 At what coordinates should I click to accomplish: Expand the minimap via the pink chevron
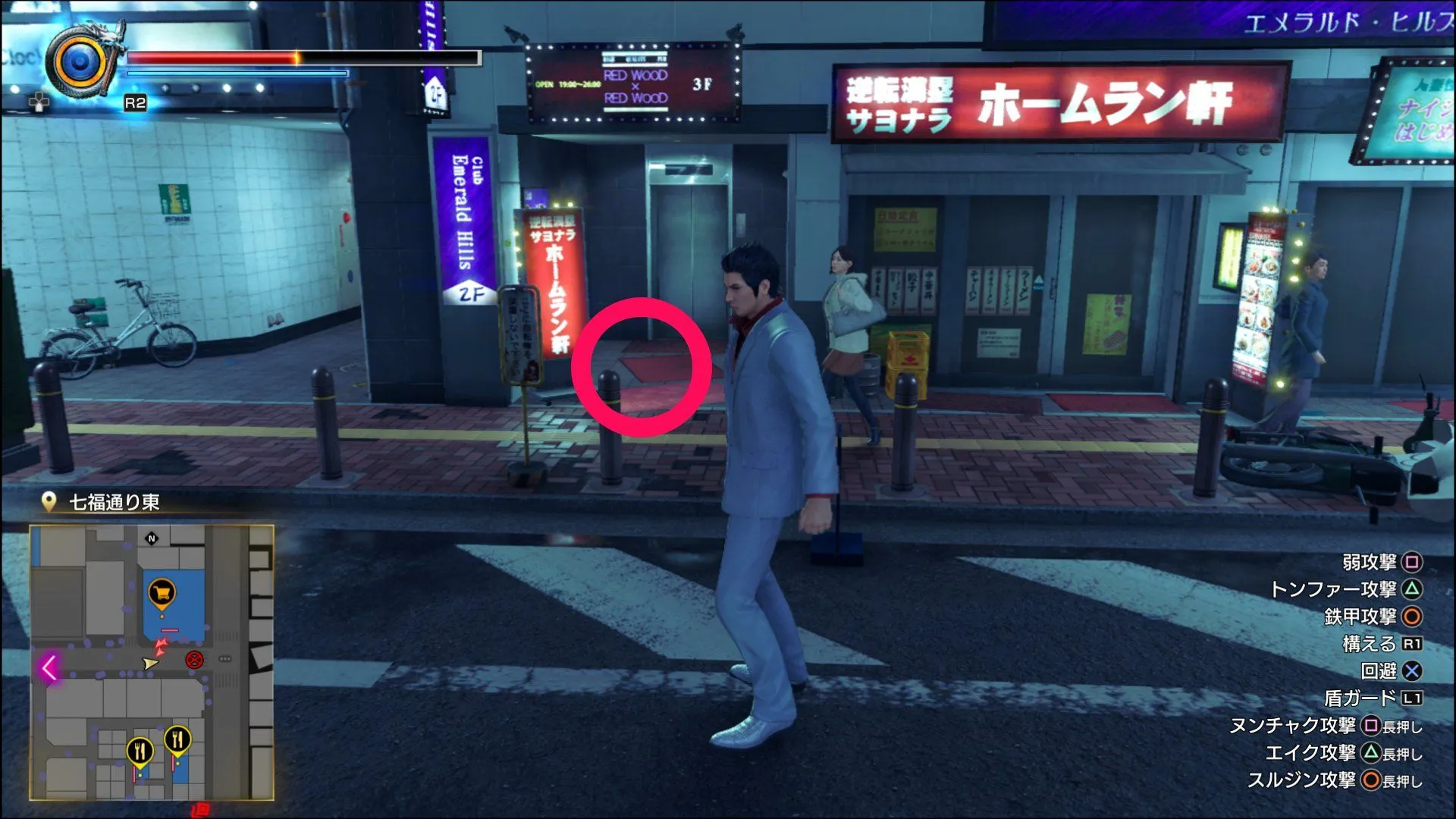[x=49, y=666]
